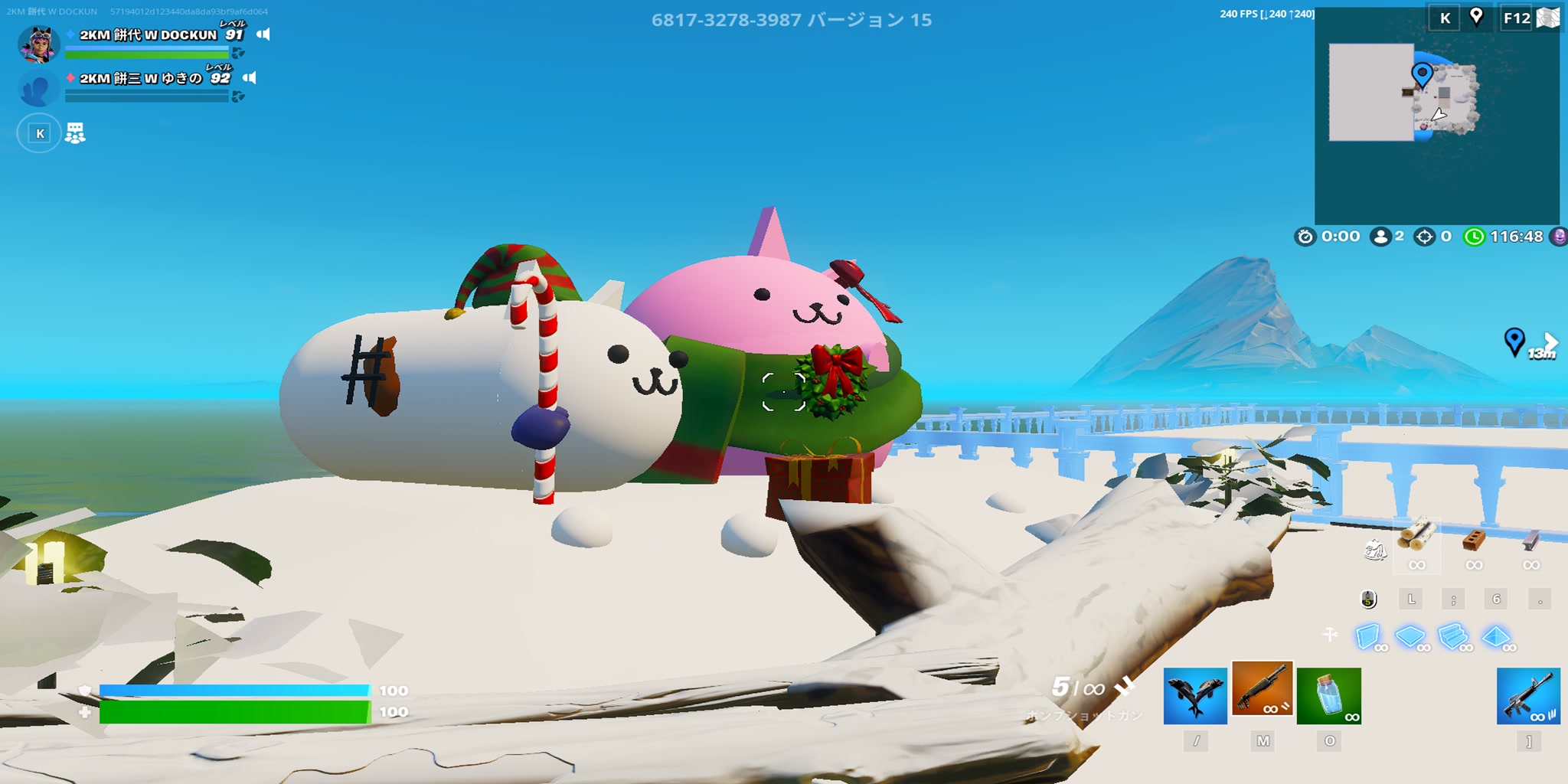This screenshot has width=1568, height=784.
Task: Mute voice chat for 2KM 餅代 W DOCKUN
Action: click(263, 34)
